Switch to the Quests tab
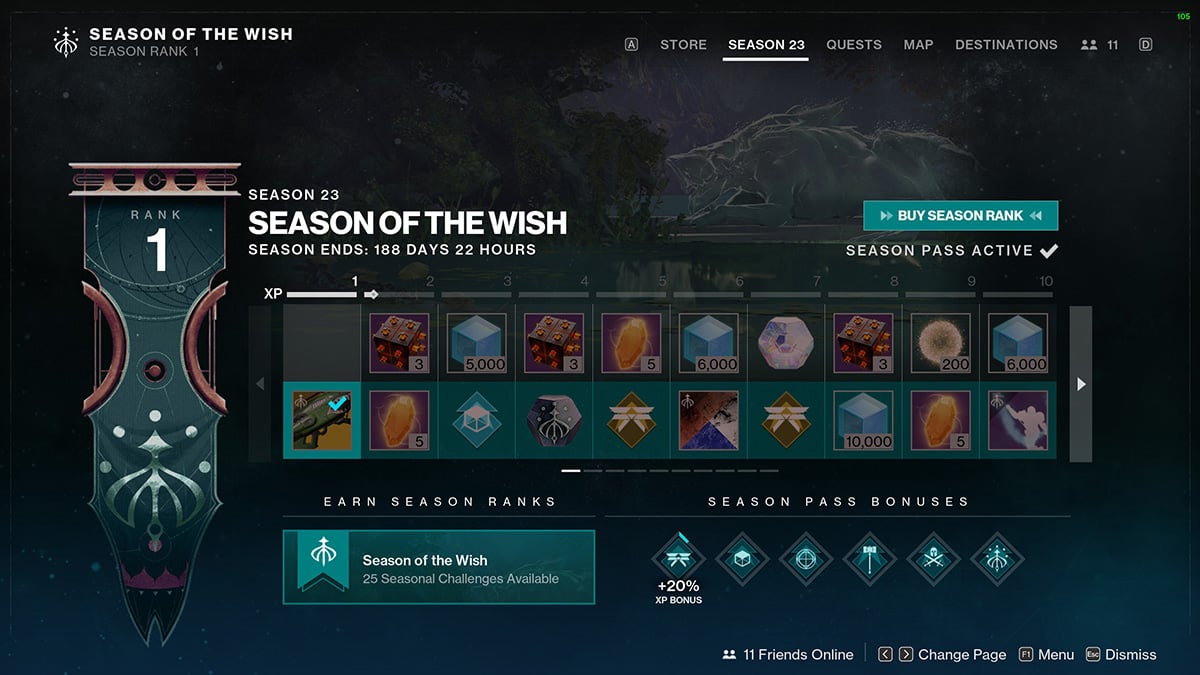 (853, 45)
